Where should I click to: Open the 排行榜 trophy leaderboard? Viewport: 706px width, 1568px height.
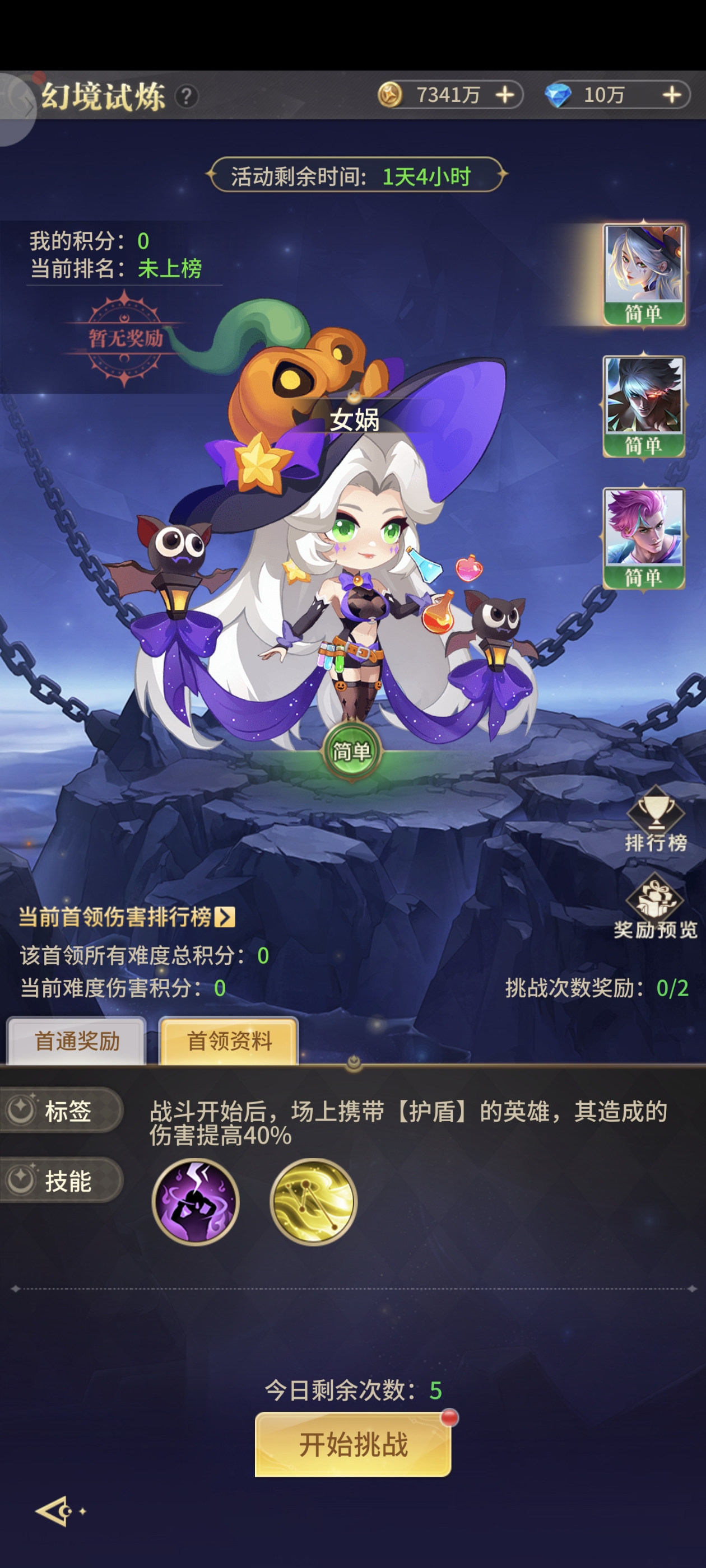point(656,819)
